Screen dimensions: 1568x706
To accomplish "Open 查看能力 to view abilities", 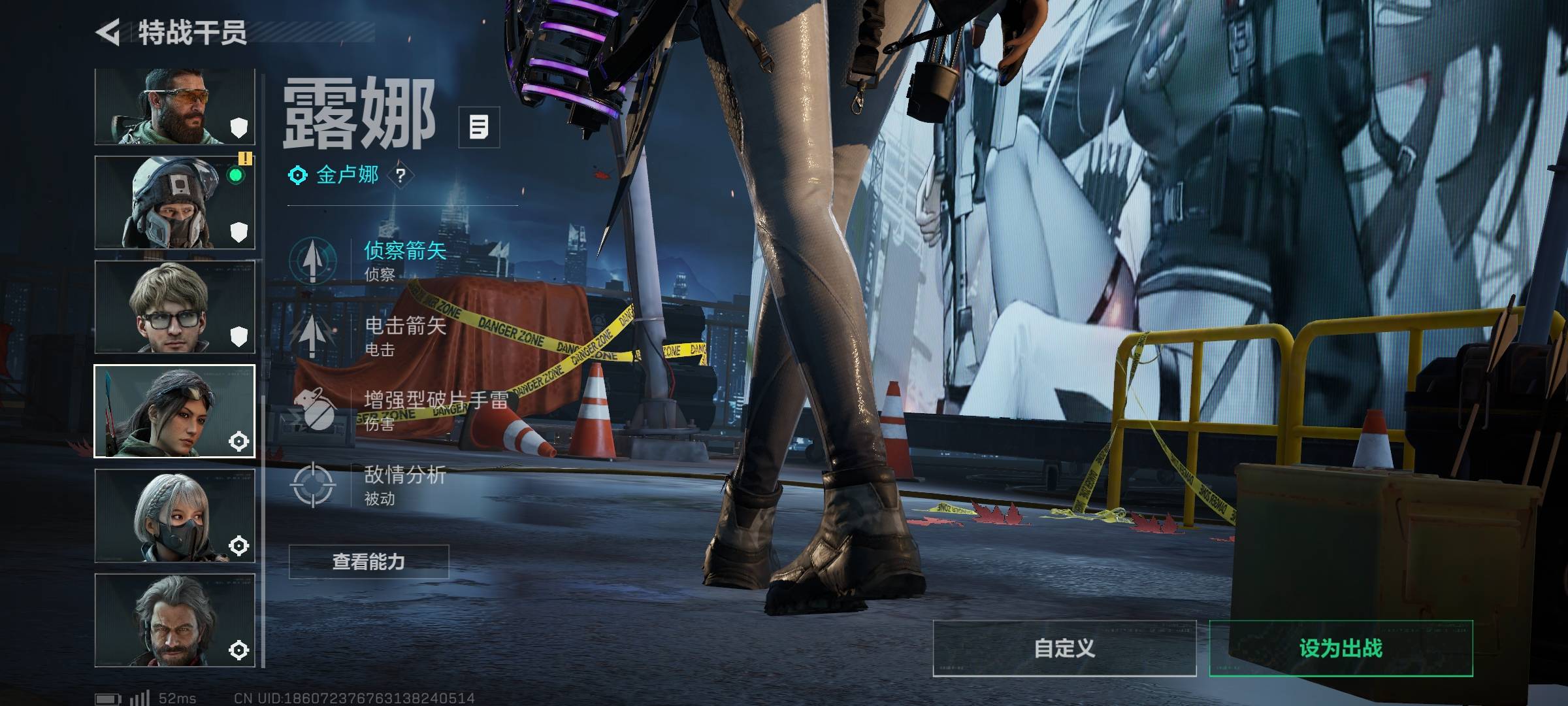I will [x=368, y=562].
